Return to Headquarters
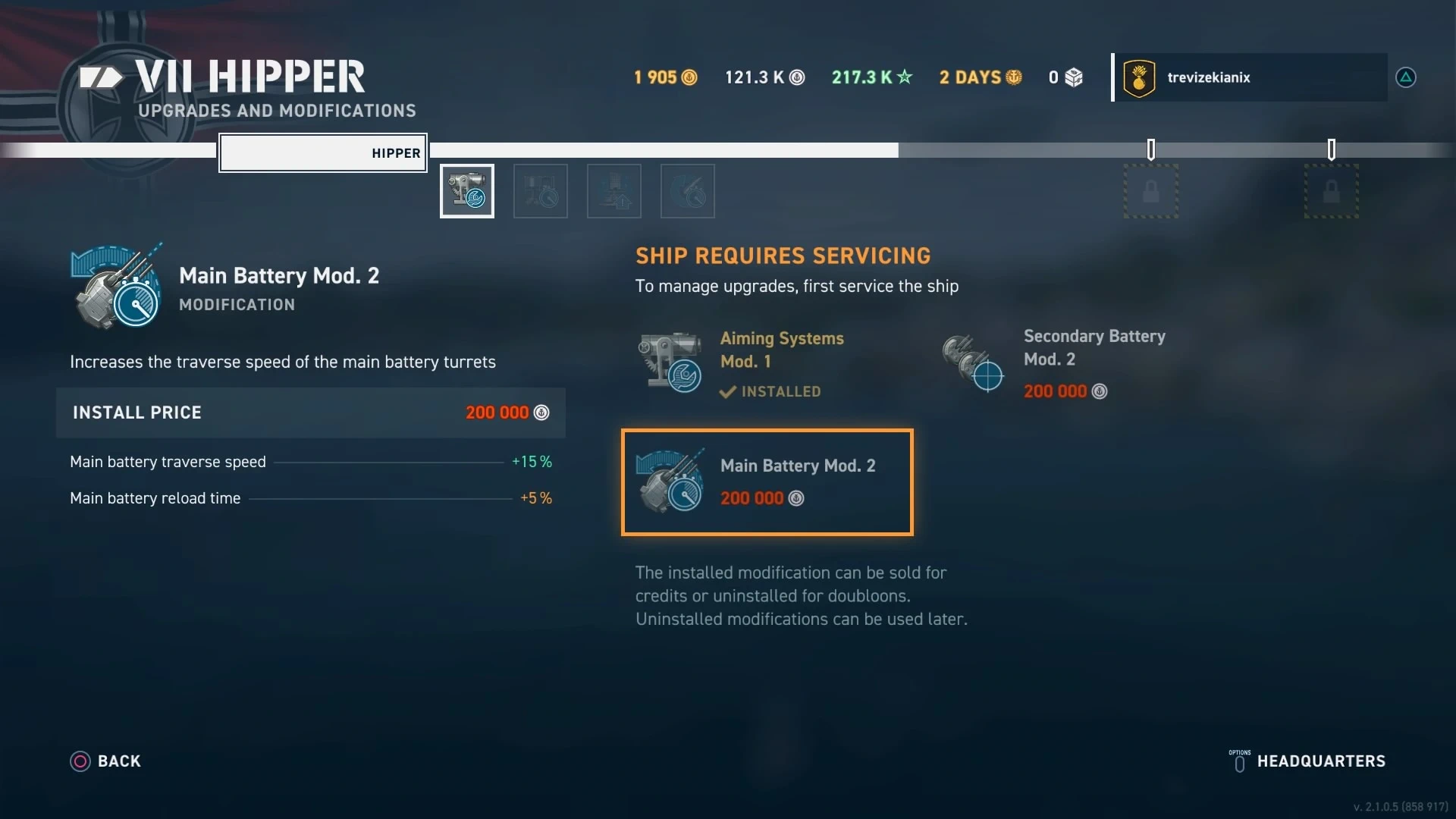 [x=1307, y=761]
